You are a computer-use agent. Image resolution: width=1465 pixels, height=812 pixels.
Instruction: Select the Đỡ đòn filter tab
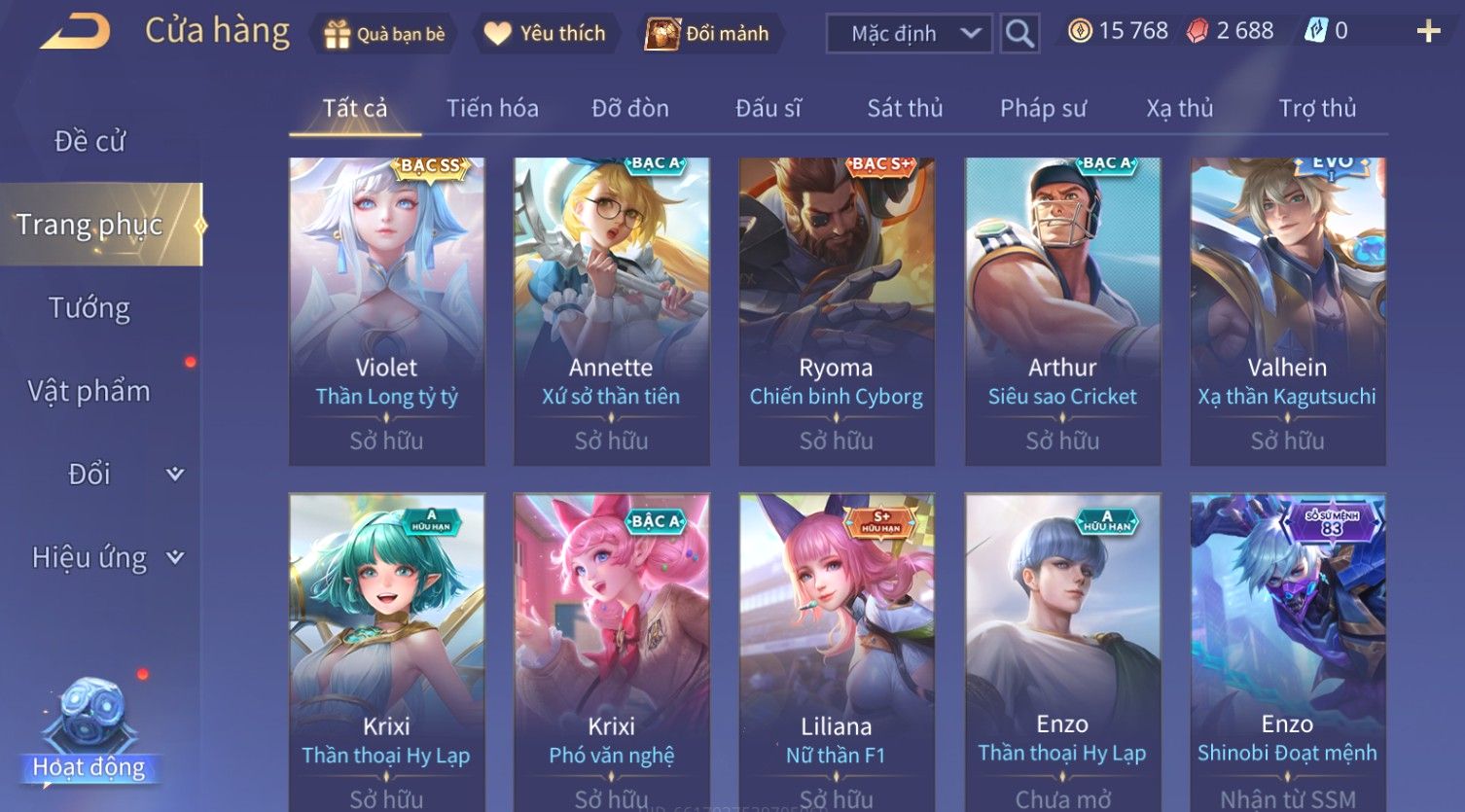(x=630, y=109)
